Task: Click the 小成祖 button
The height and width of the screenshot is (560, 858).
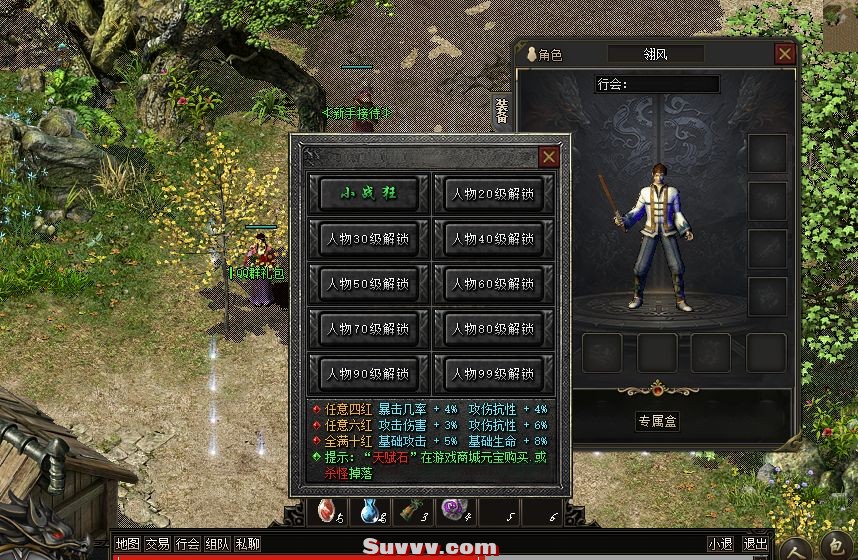Action: coord(368,194)
